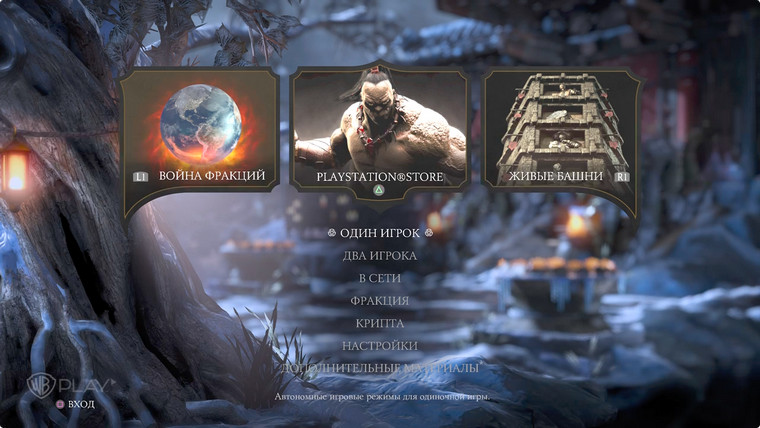The height and width of the screenshot is (428, 760).
Task: Show Дополнительные Материалы extras
Action: pos(380,368)
